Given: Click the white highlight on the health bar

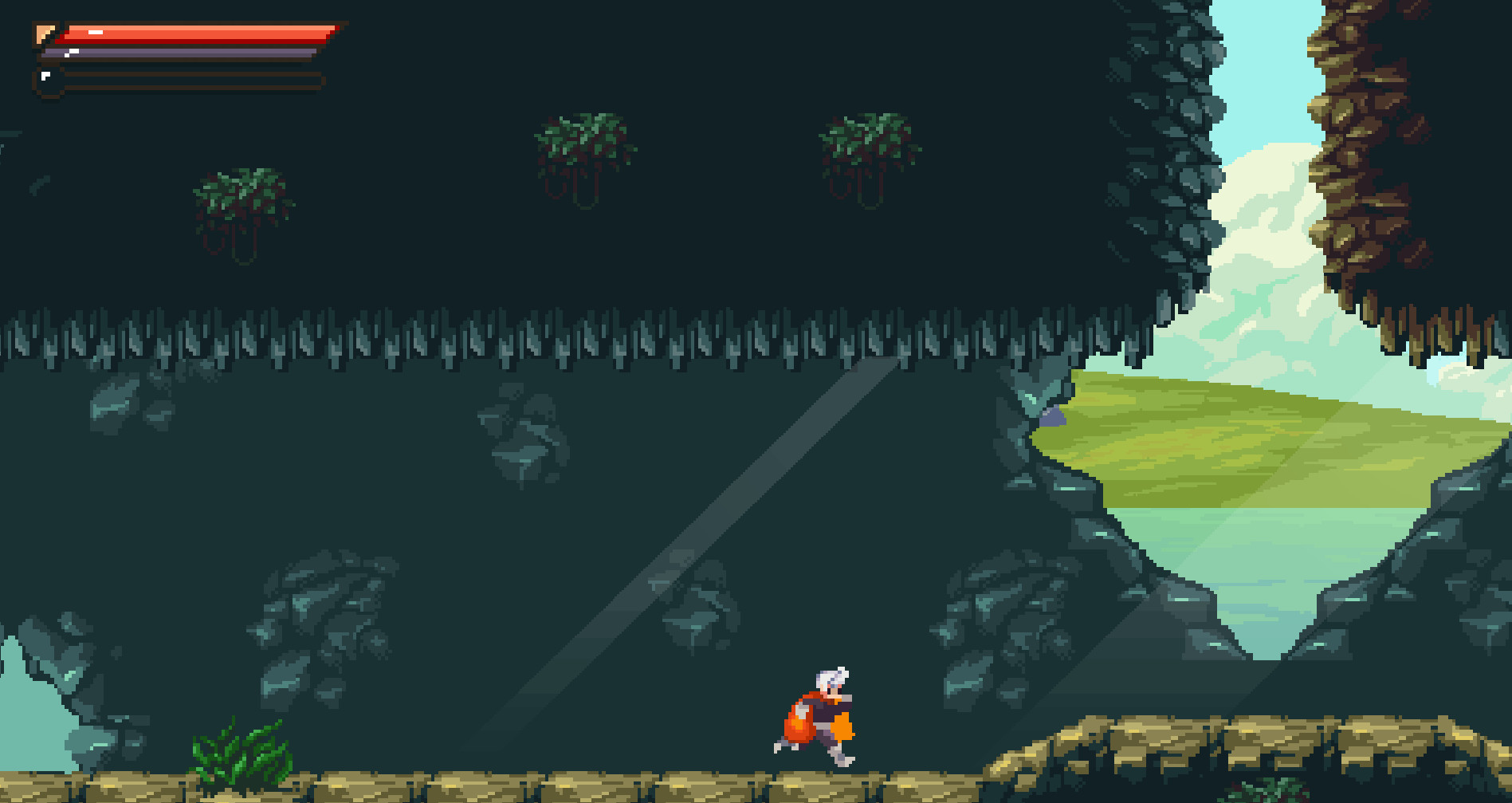Looking at the screenshot, I should click(x=96, y=33).
